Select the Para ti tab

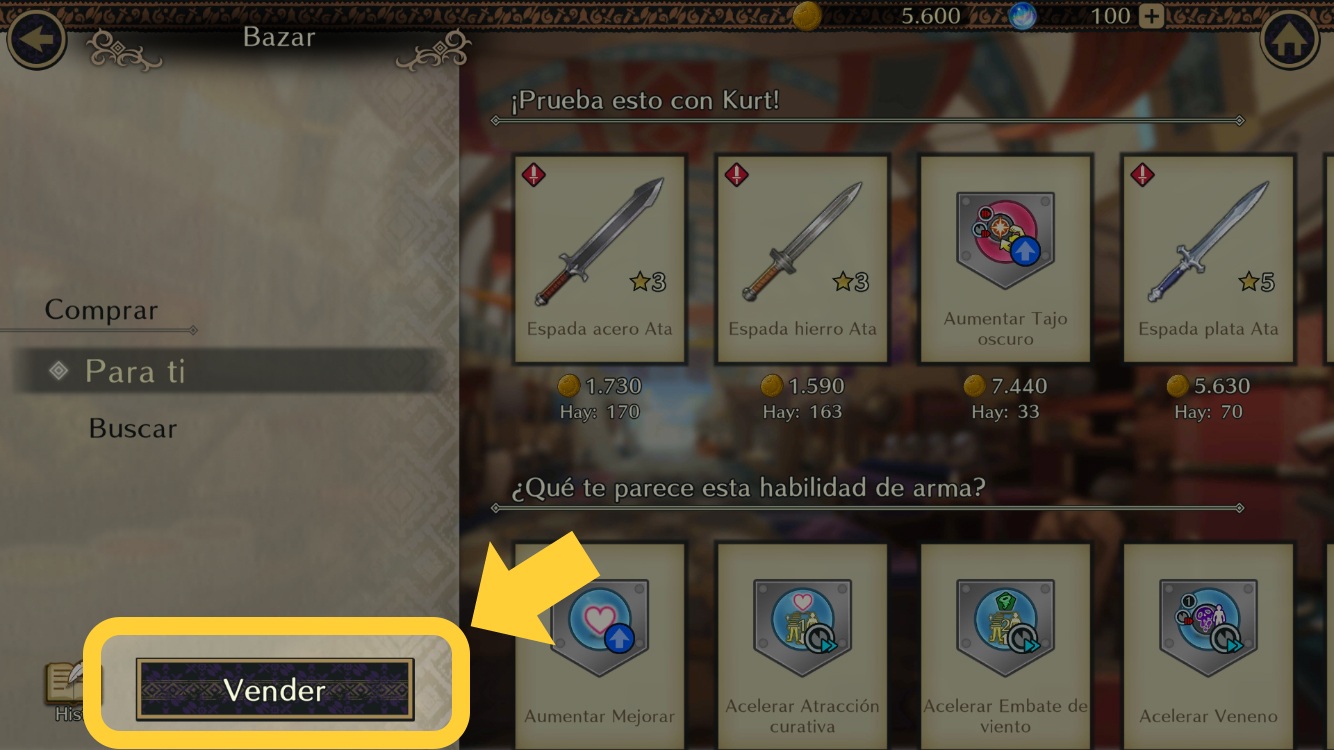135,371
